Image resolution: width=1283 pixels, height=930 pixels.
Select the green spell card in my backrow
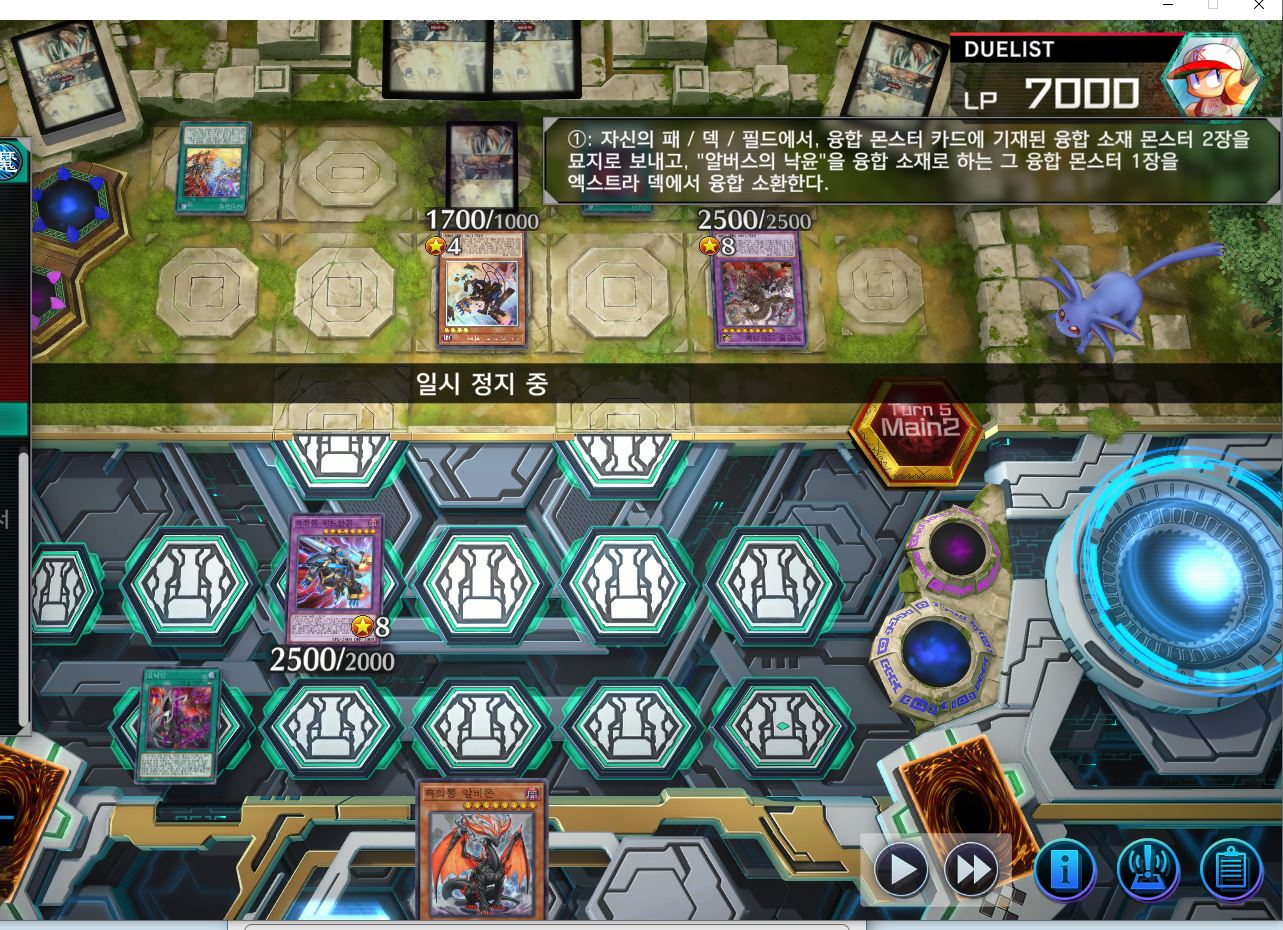point(180,723)
